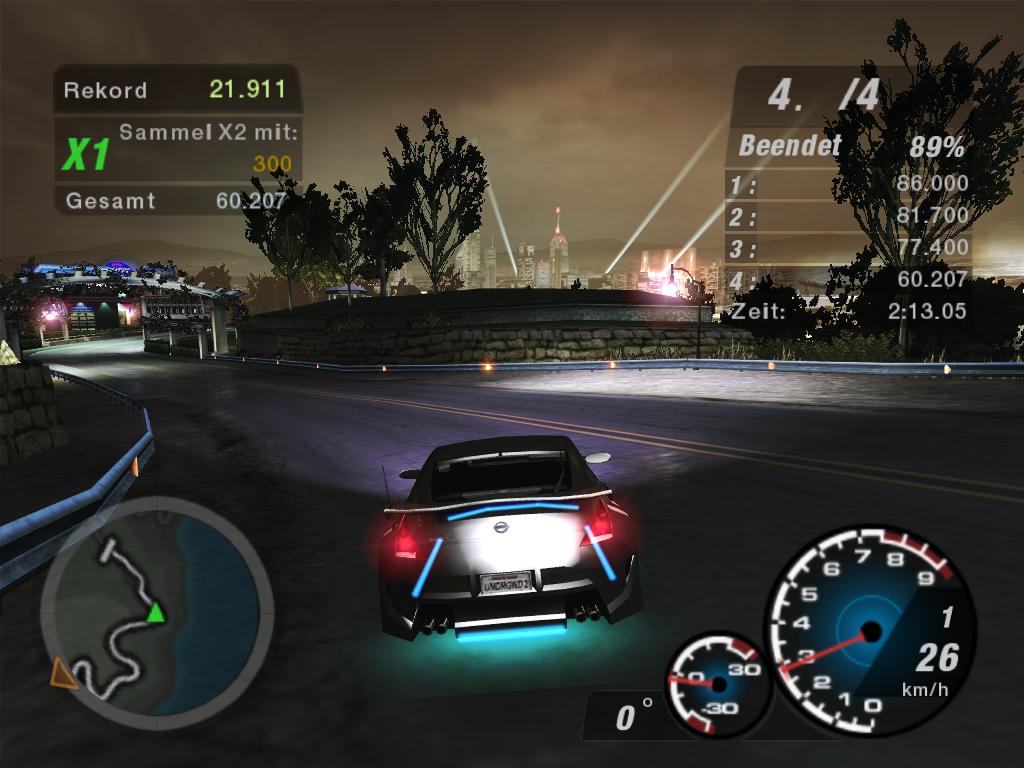Select the green player arrow on the minimap

tap(155, 612)
